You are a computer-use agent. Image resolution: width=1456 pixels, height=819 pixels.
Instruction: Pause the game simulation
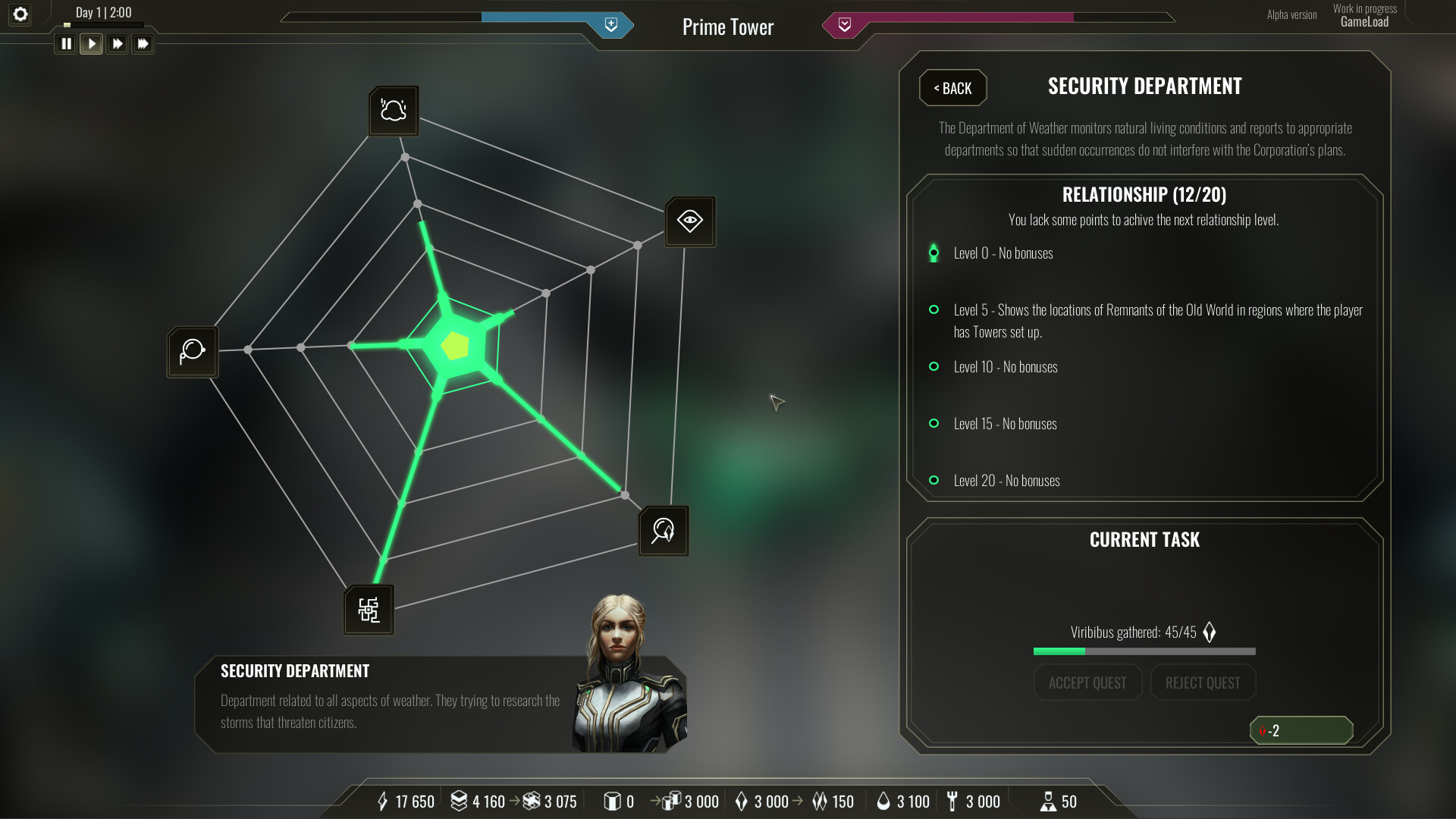click(66, 43)
